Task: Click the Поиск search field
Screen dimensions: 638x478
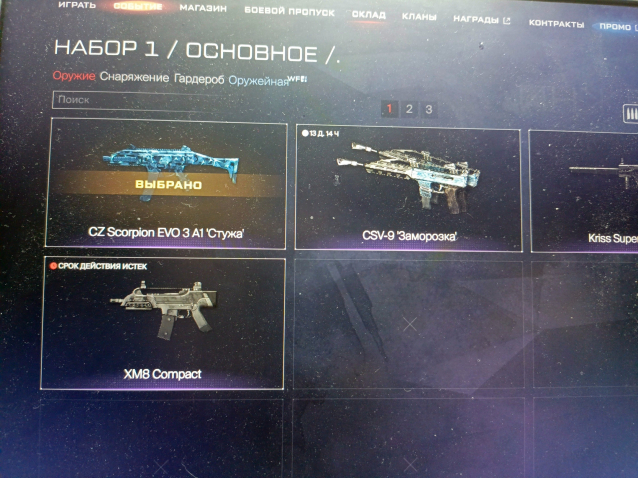Action: (200, 101)
